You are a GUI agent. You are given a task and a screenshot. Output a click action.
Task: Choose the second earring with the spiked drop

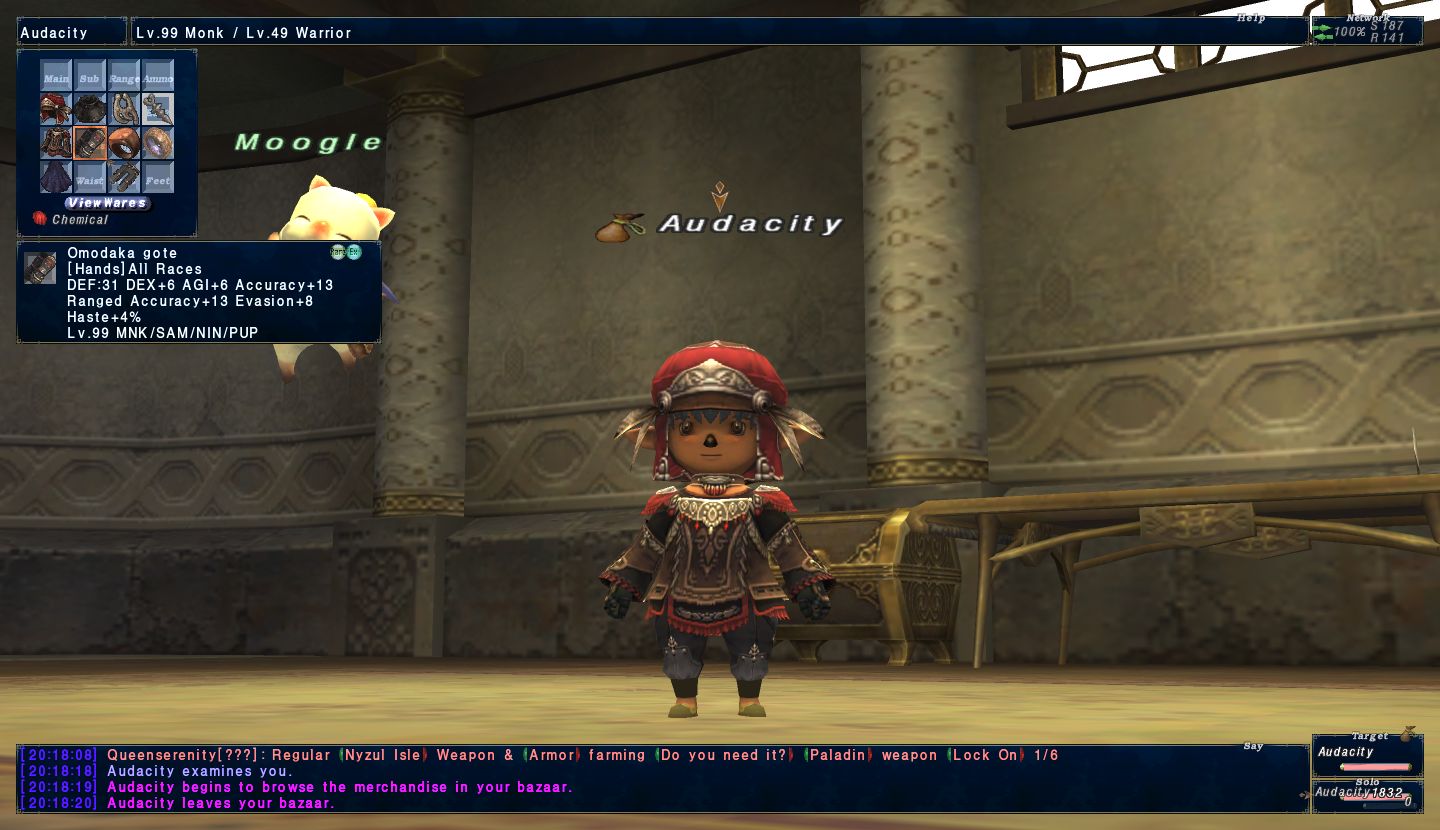(158, 110)
